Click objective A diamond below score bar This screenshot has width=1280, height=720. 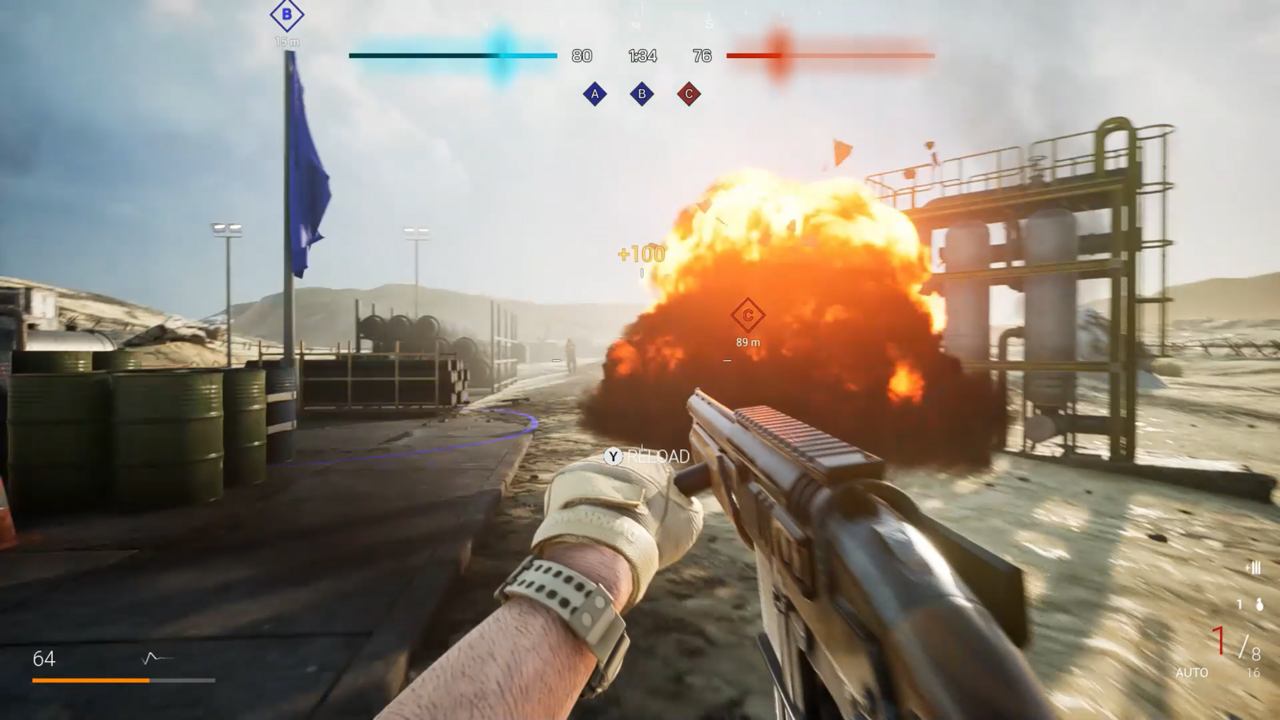click(x=595, y=94)
